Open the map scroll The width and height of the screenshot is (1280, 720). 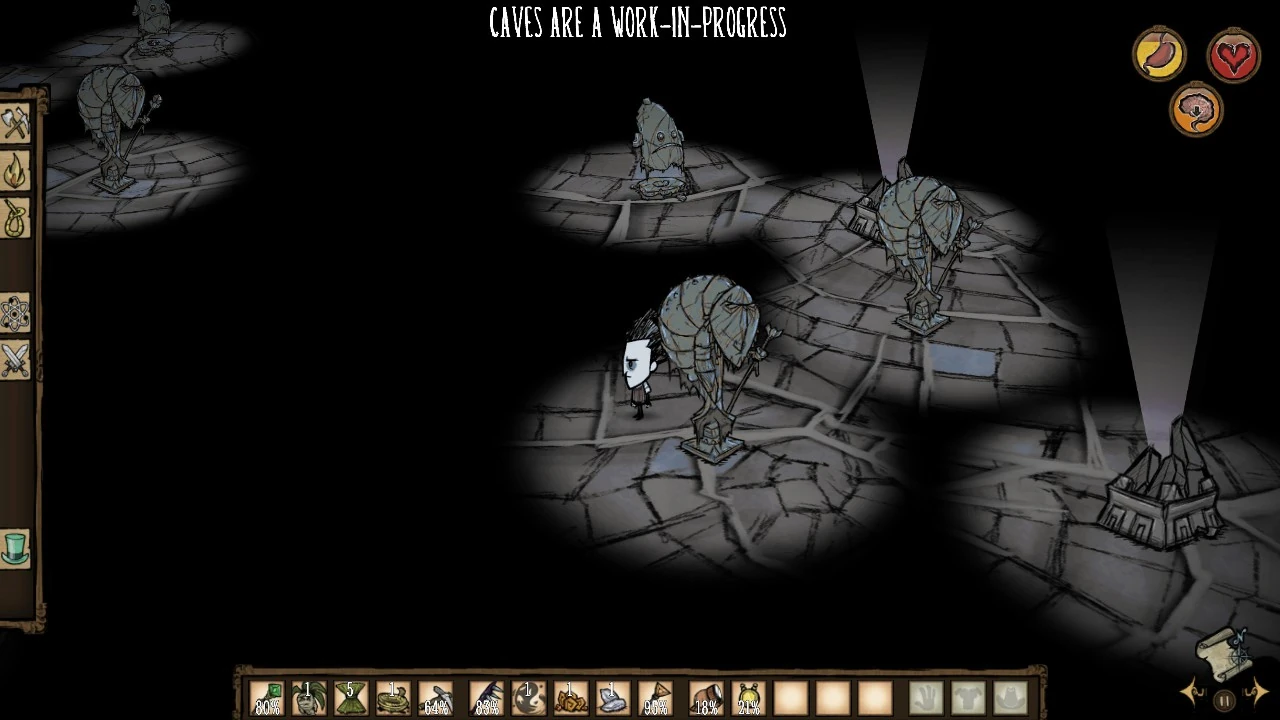tap(1222, 650)
